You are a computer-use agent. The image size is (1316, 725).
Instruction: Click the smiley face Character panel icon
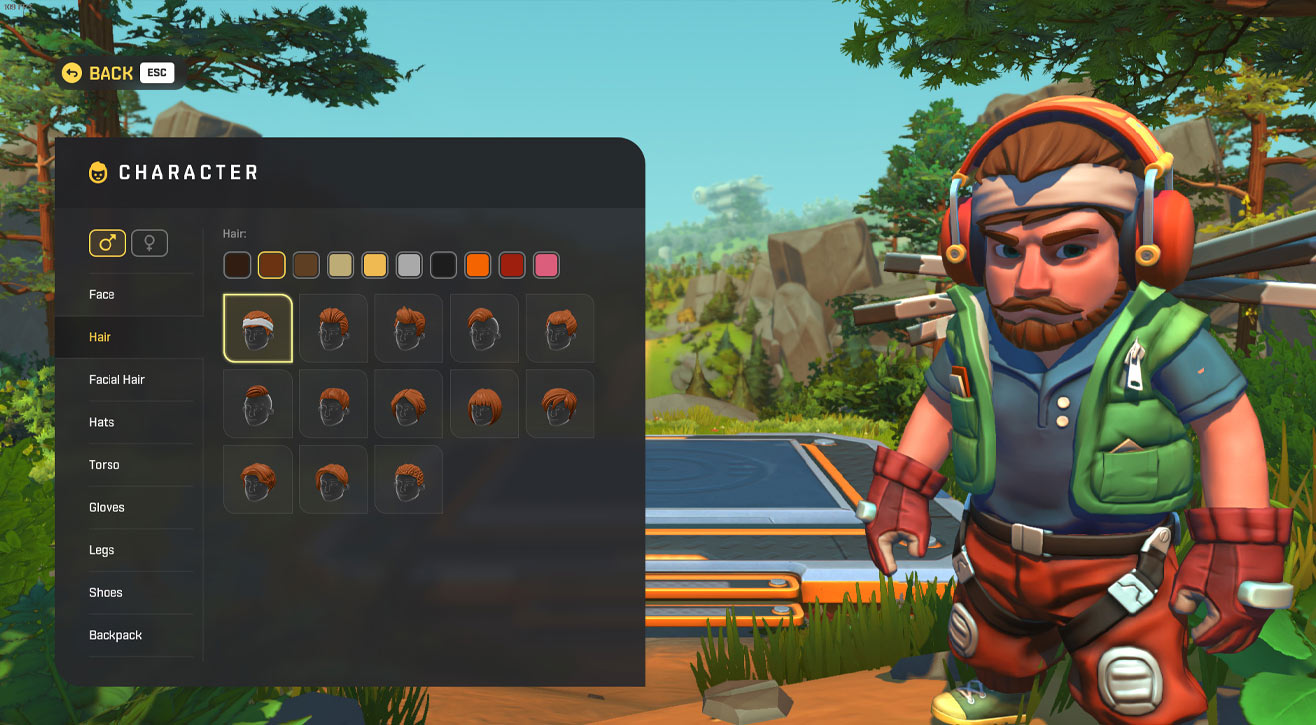[x=97, y=171]
